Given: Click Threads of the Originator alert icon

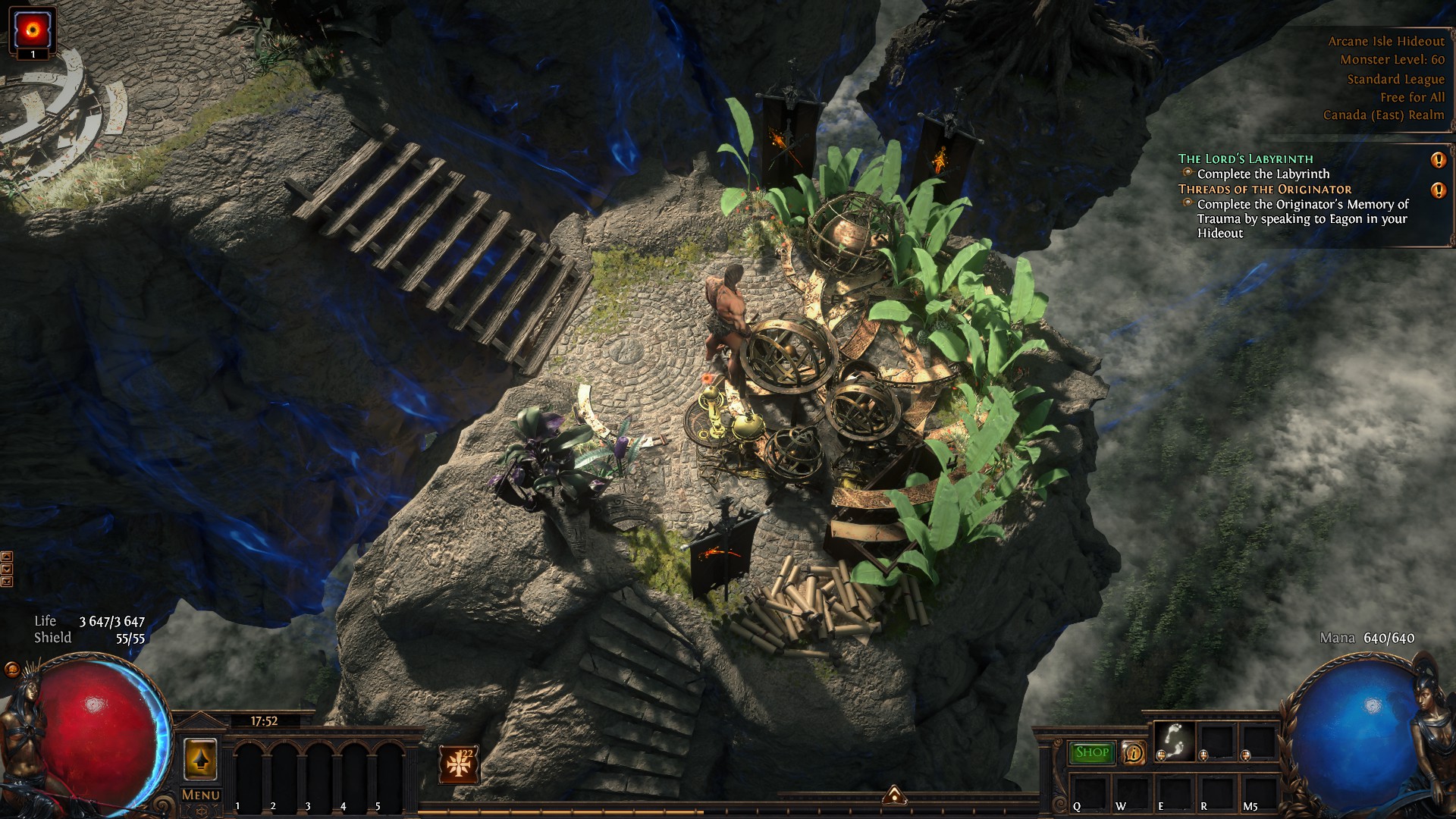Looking at the screenshot, I should coord(1438,190).
